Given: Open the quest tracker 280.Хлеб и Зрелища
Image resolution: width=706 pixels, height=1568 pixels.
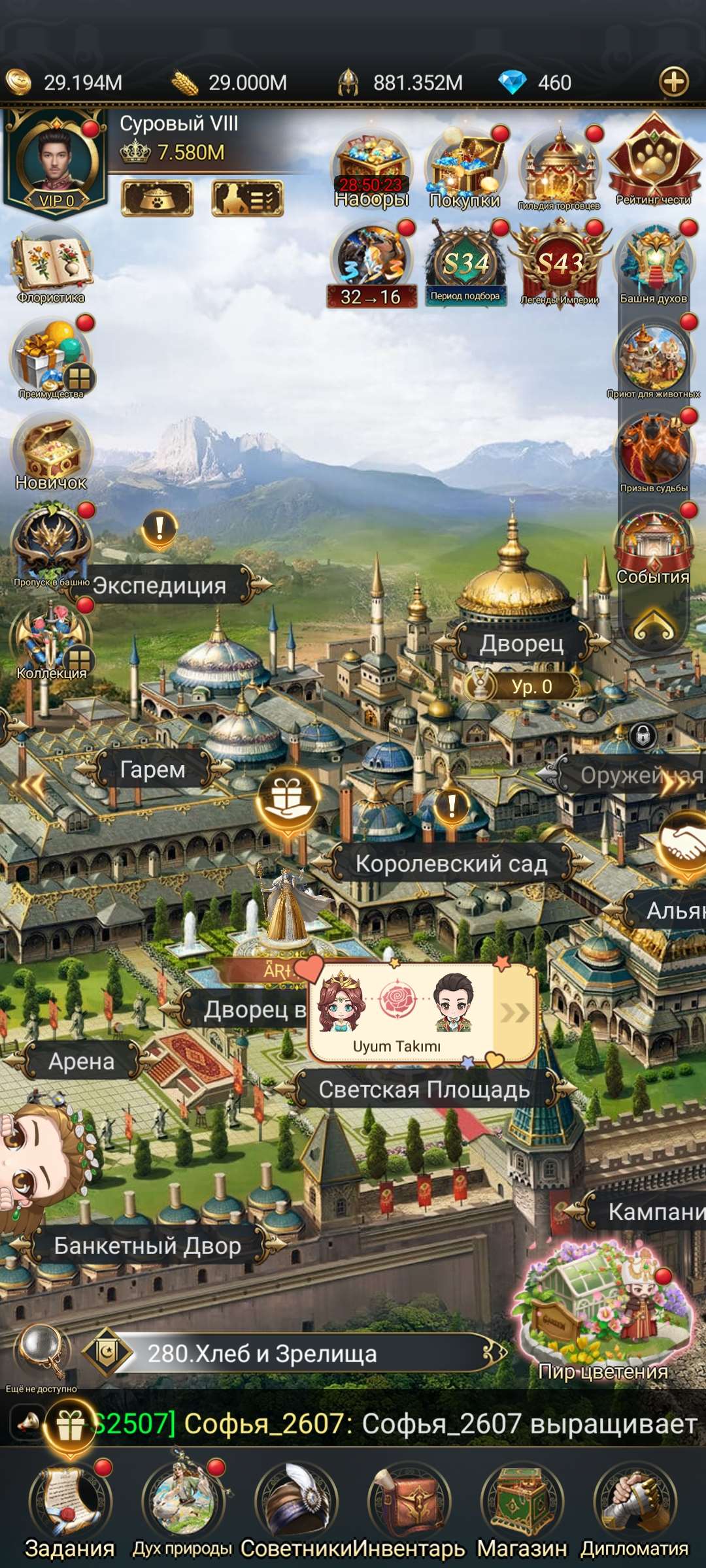Looking at the screenshot, I should pos(294,1353).
